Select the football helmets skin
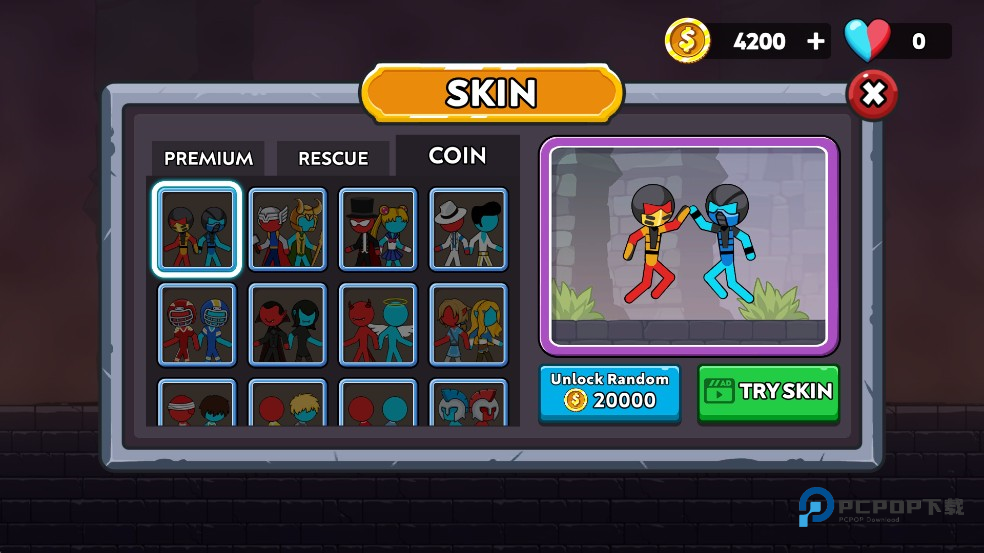The width and height of the screenshot is (984, 553). click(197, 324)
